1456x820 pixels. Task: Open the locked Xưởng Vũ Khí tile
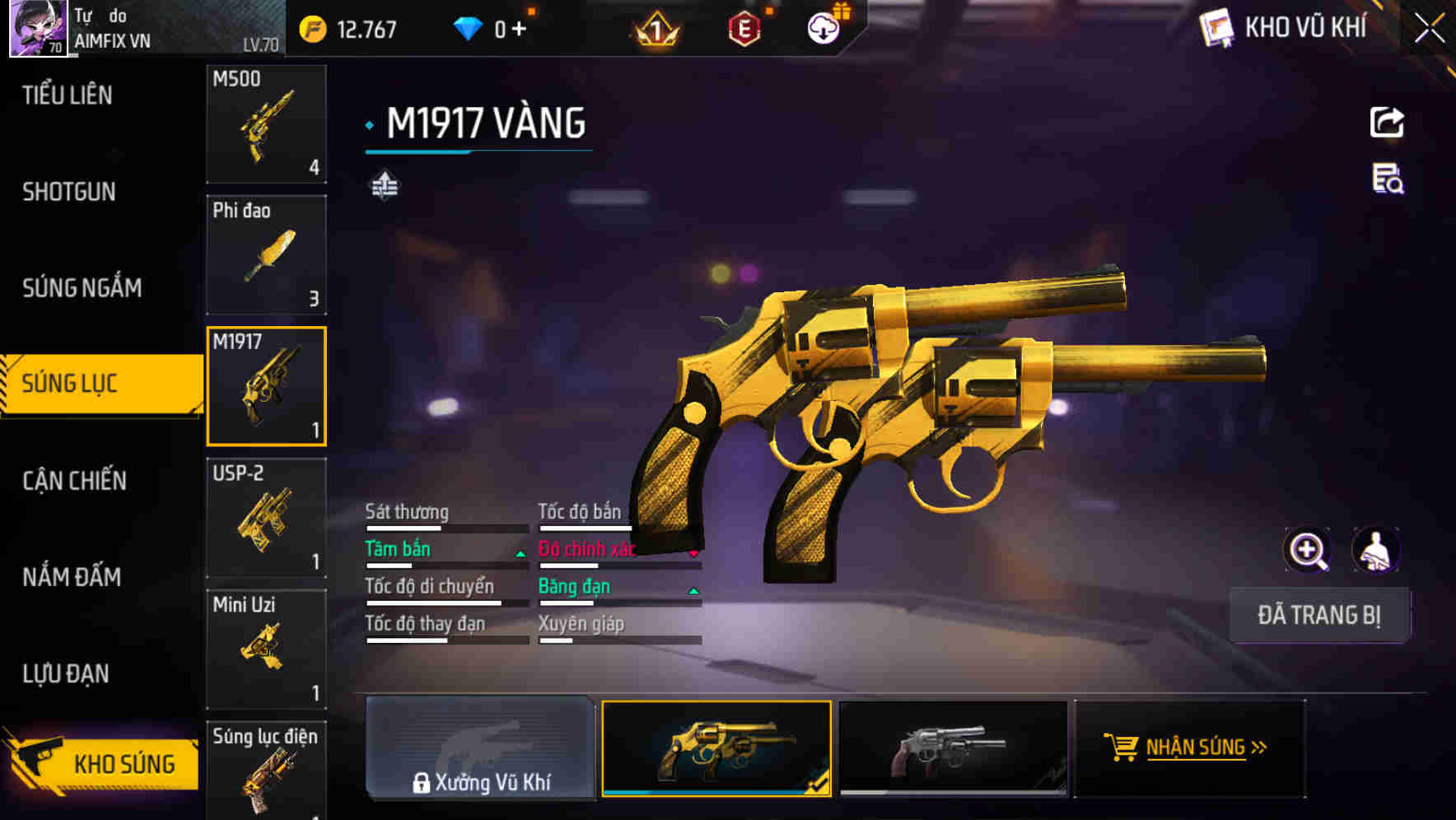[x=480, y=748]
